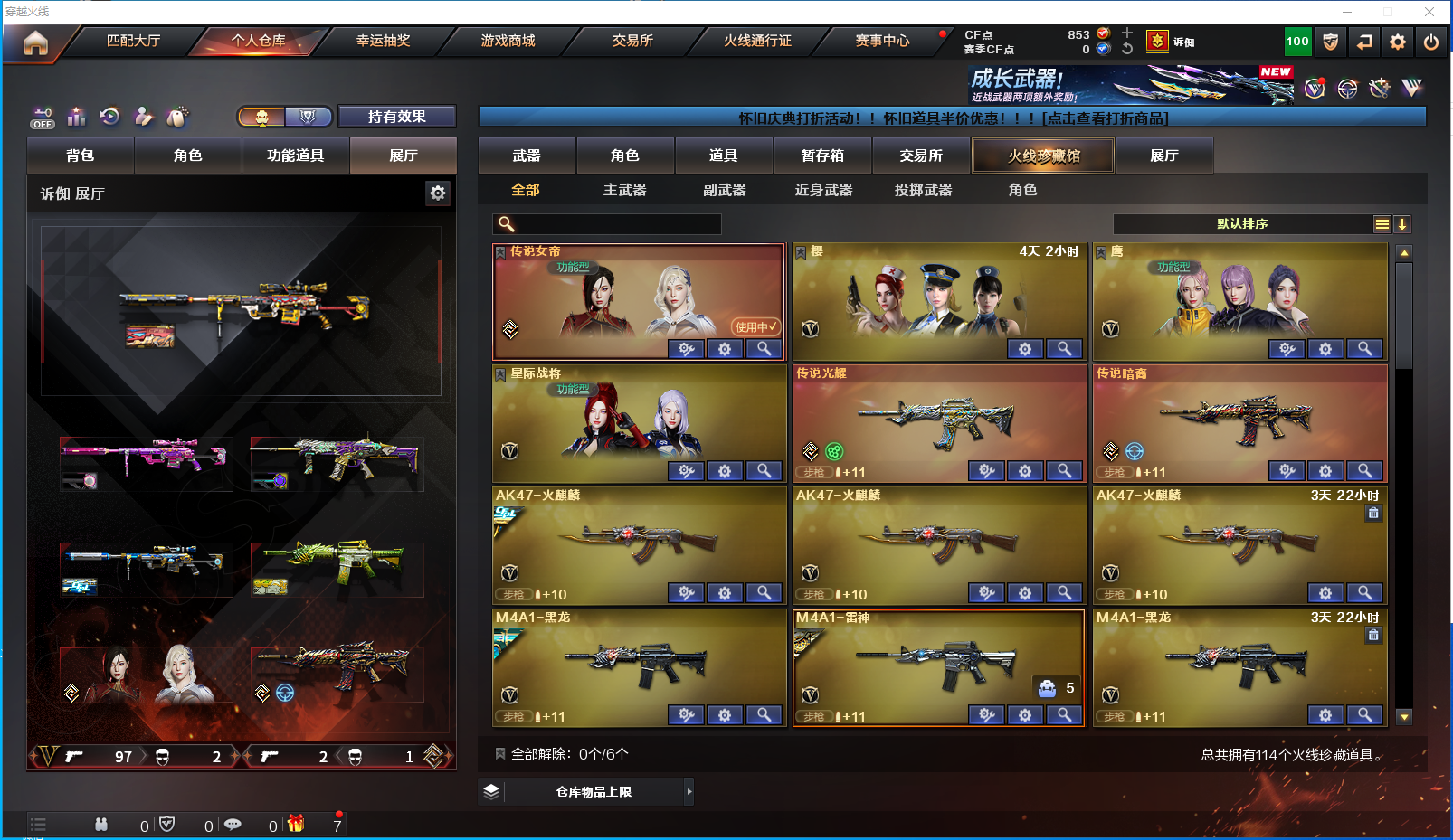Go to the 游戏商城 shop

tap(508, 41)
